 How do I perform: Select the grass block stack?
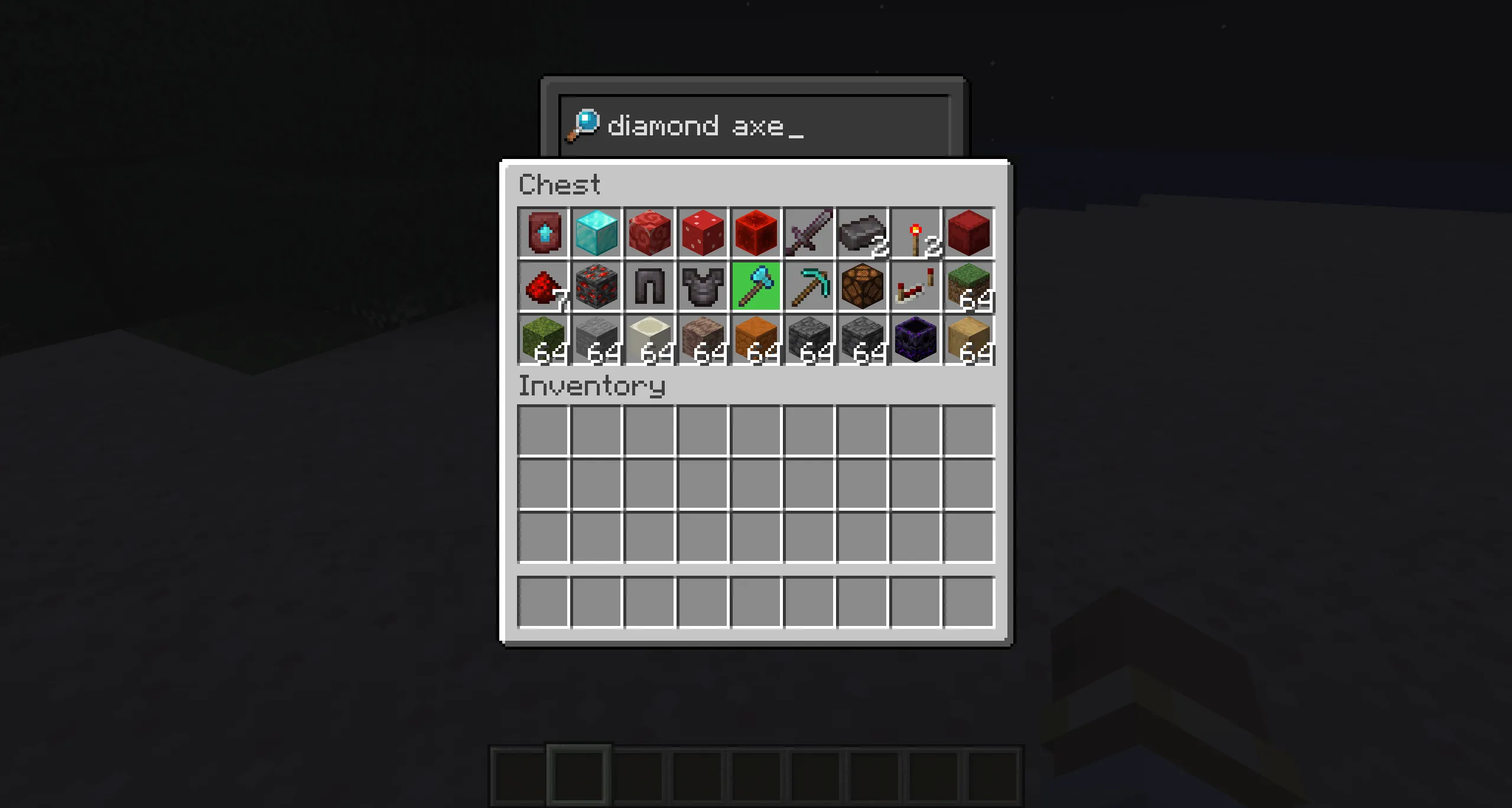[x=969, y=286]
